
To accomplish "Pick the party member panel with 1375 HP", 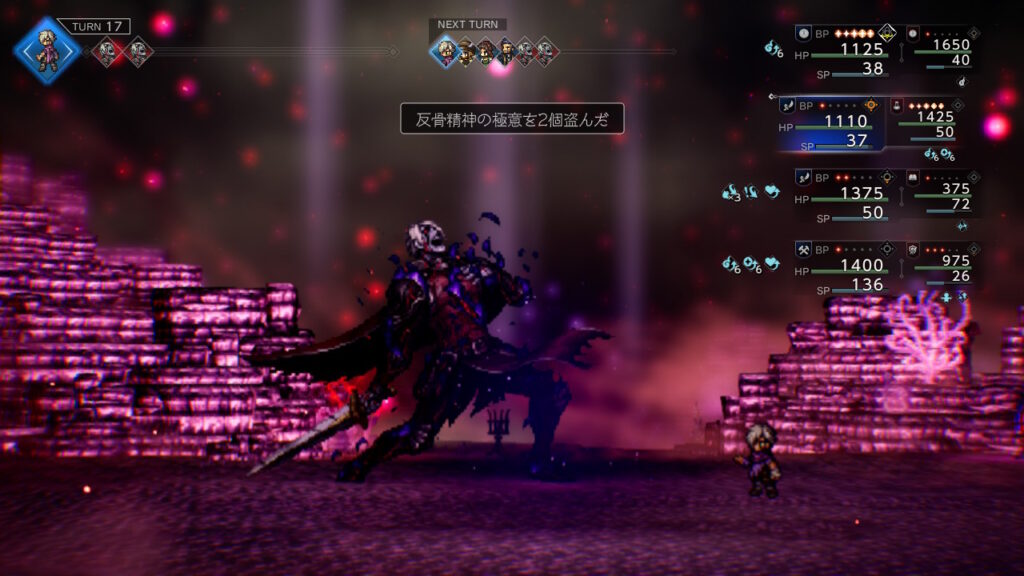I will 840,195.
